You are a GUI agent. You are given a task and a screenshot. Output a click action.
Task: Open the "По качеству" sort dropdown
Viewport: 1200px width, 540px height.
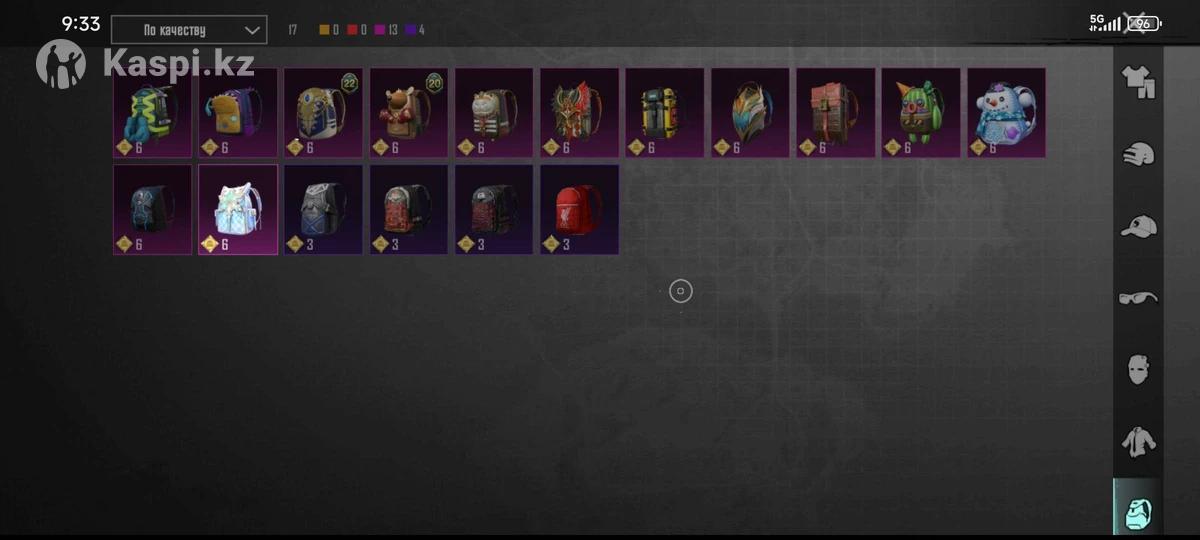189,30
